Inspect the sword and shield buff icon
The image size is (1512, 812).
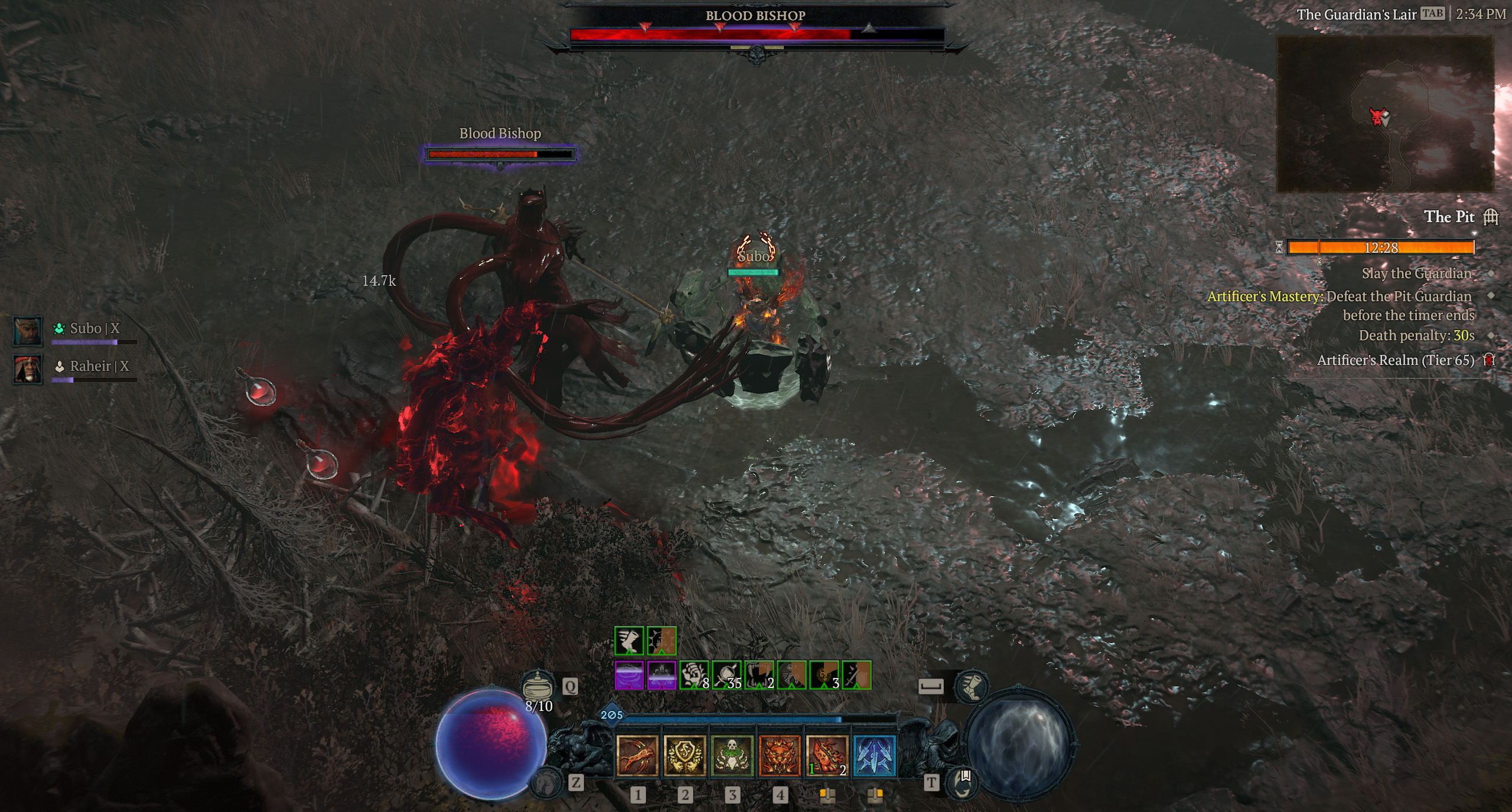pyautogui.click(x=856, y=675)
